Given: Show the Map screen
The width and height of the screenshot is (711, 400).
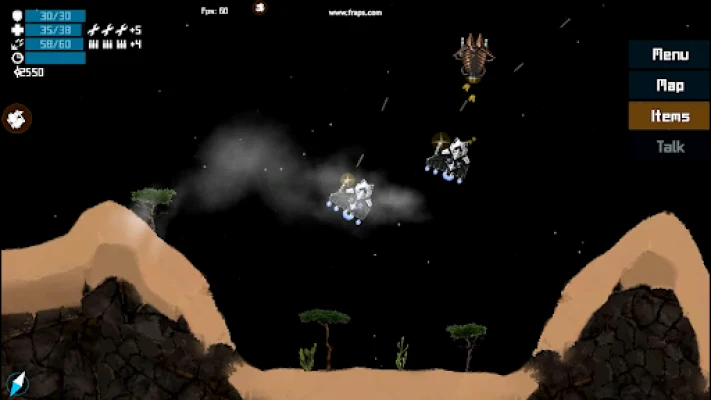Looking at the screenshot, I should (x=669, y=86).
